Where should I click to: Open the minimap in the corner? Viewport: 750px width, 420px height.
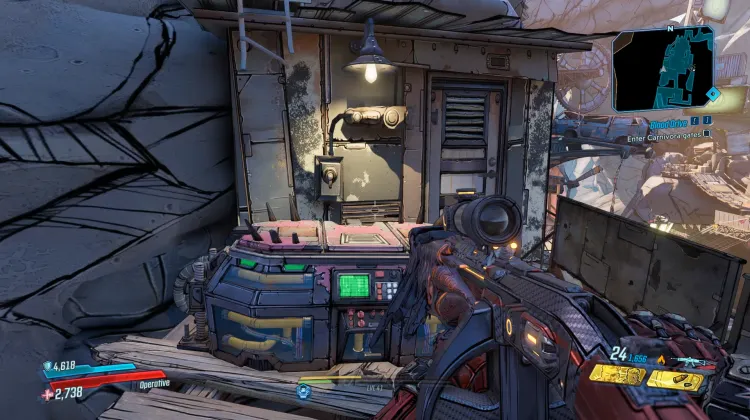click(x=663, y=66)
